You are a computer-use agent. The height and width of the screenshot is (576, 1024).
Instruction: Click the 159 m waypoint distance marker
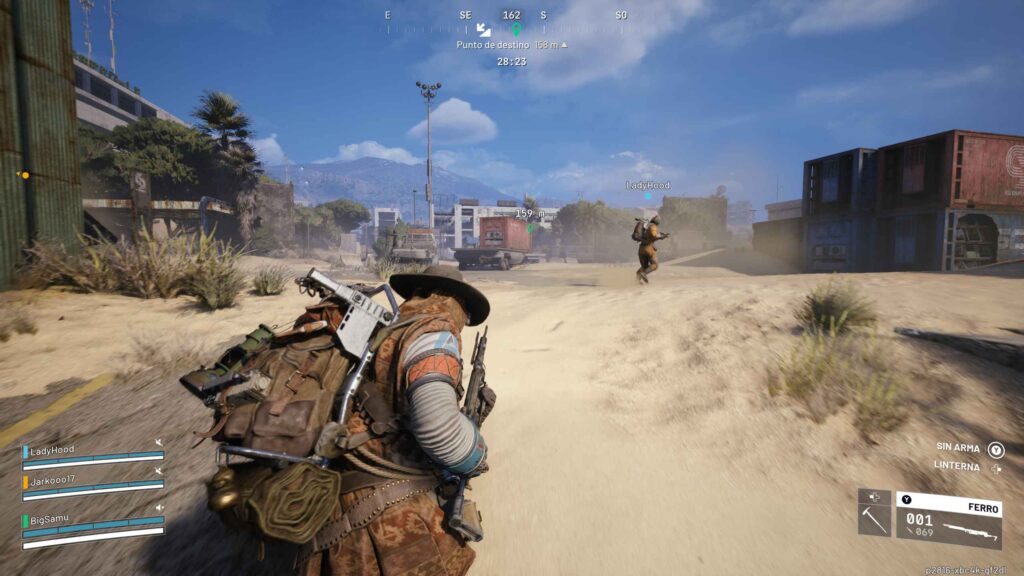[529, 214]
